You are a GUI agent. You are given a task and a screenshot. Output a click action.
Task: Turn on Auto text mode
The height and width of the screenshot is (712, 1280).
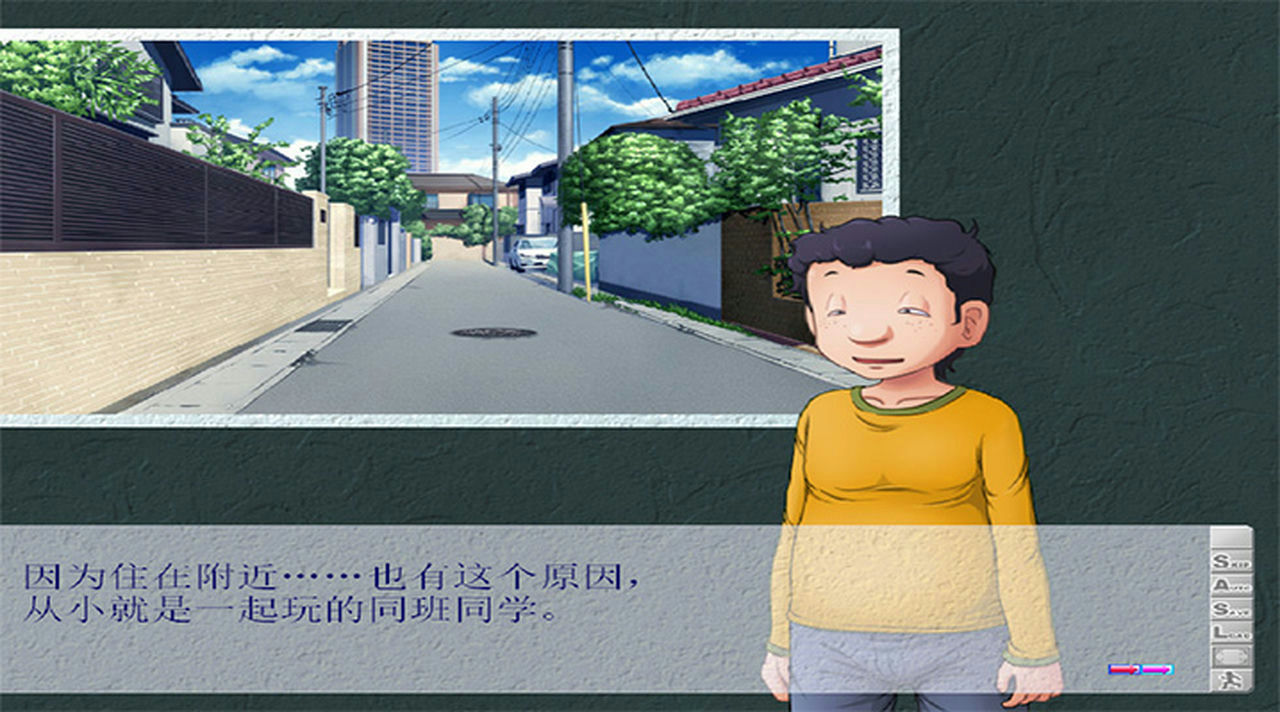click(x=1231, y=585)
